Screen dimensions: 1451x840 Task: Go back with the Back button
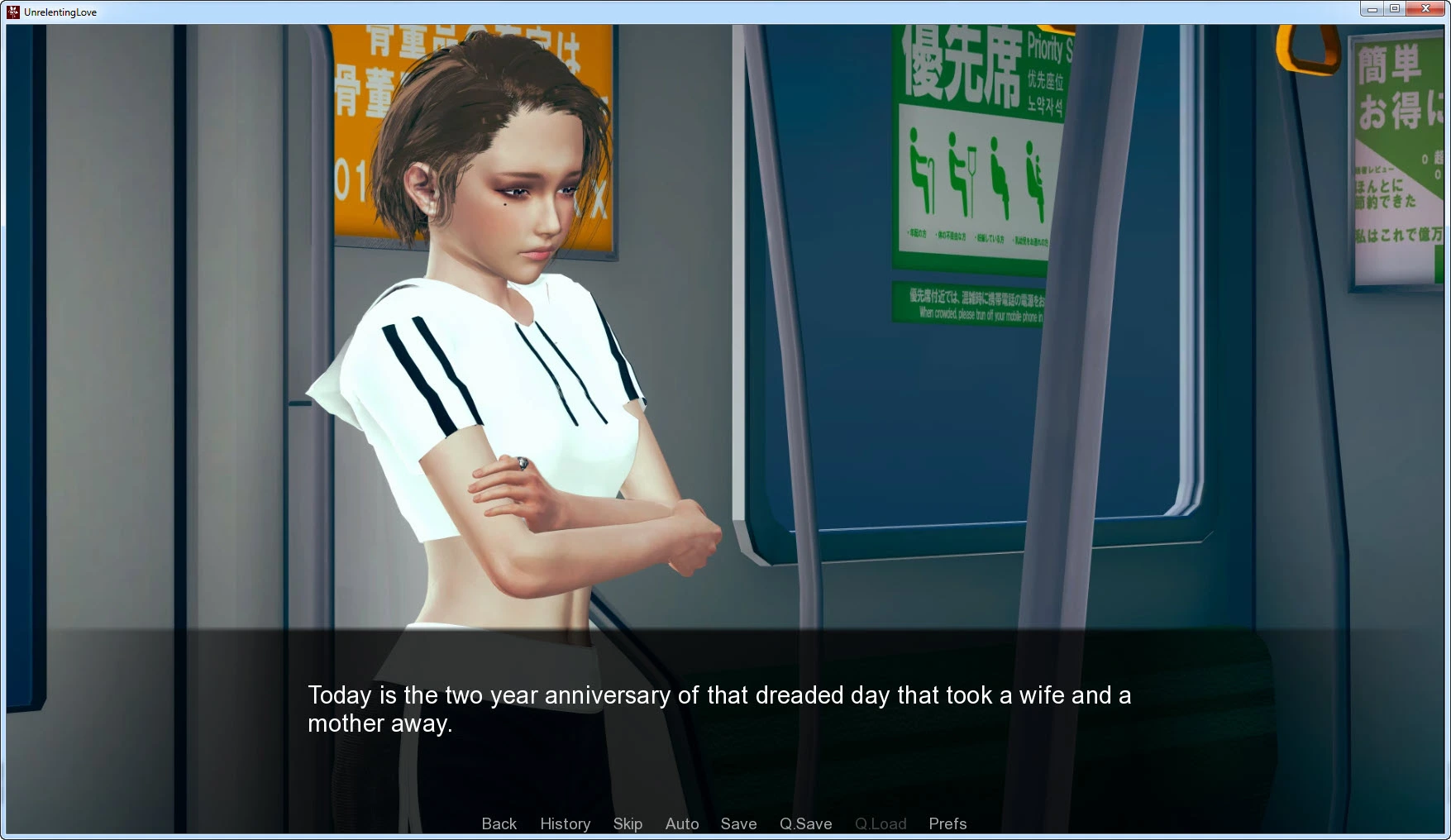[x=499, y=823]
